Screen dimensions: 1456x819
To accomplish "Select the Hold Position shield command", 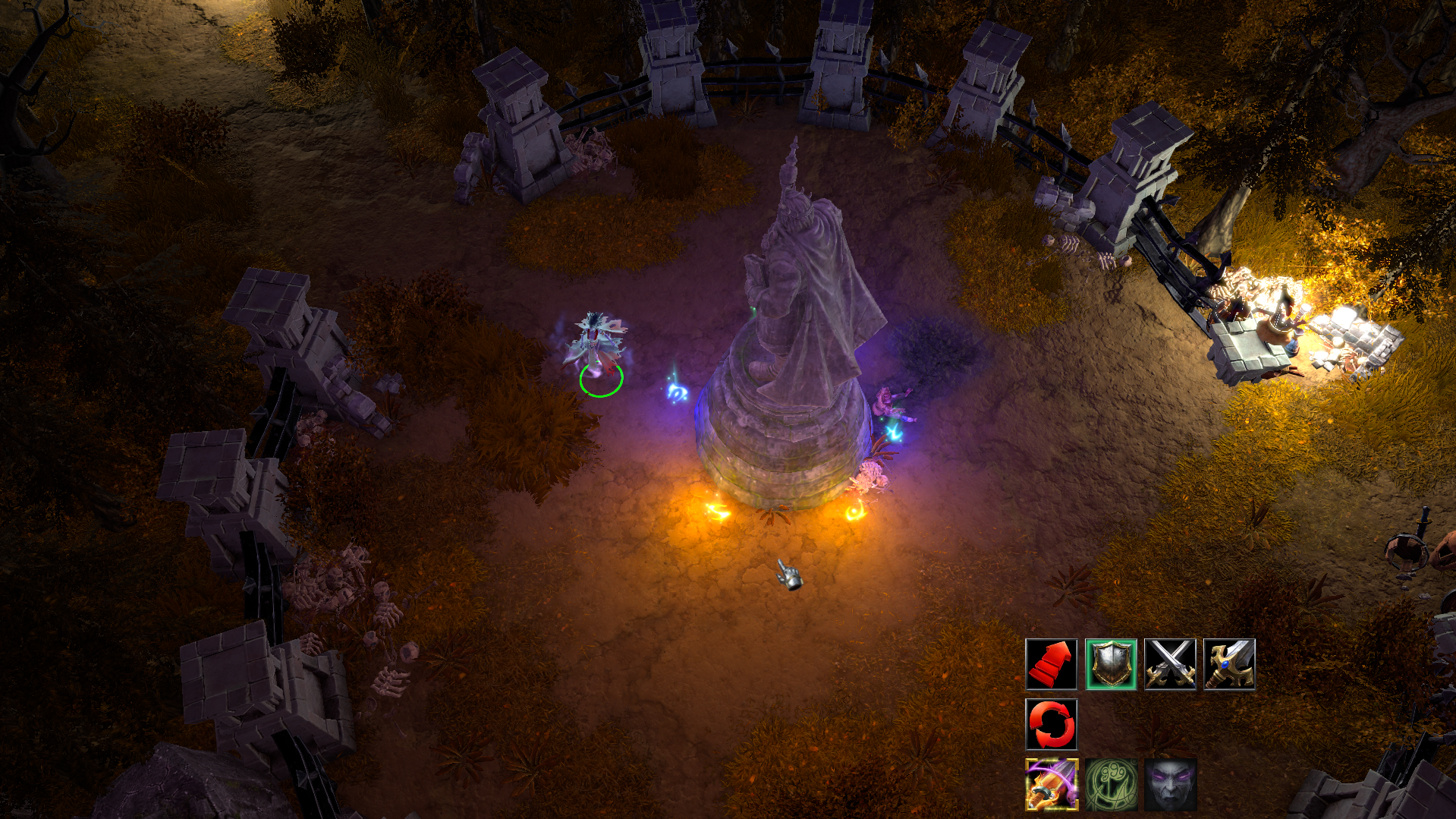I will pyautogui.click(x=1110, y=664).
